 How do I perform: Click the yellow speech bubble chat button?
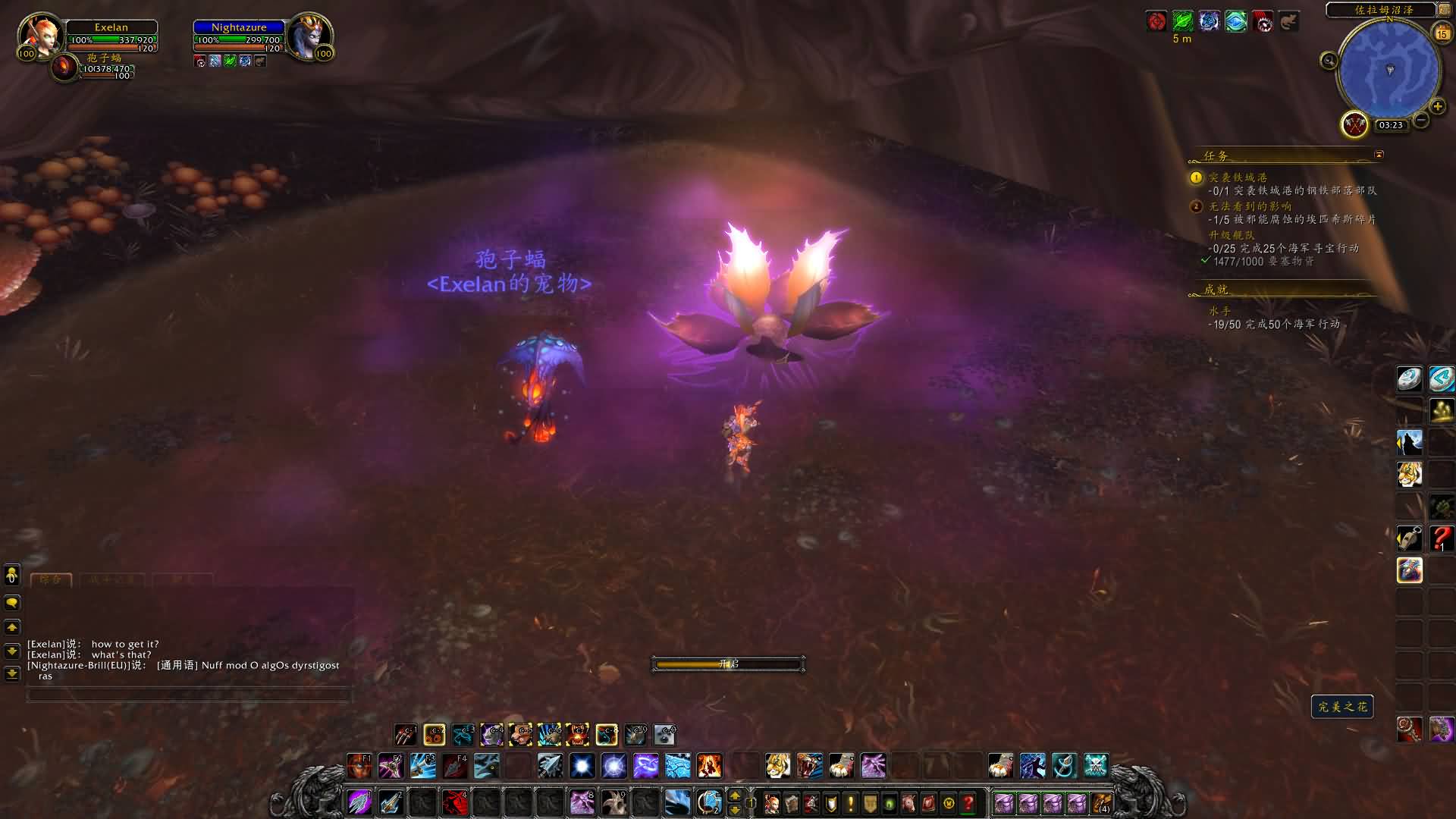pos(12,603)
